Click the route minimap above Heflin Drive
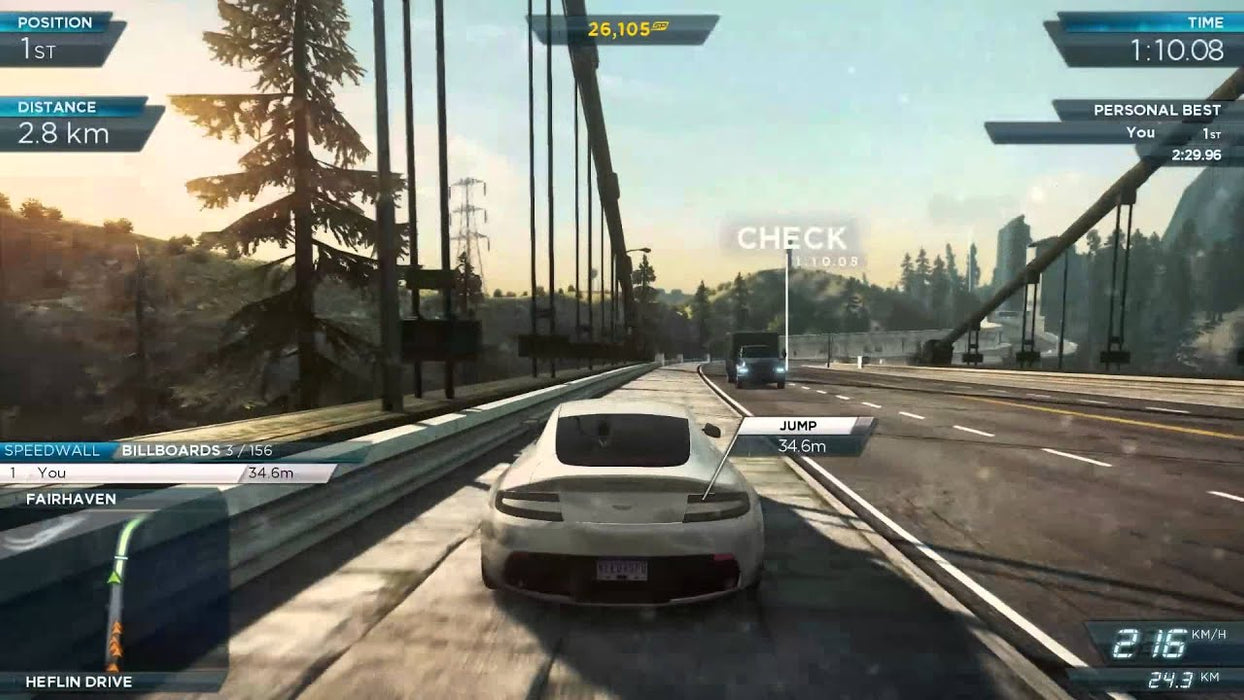The width and height of the screenshot is (1244, 700). coord(113,590)
